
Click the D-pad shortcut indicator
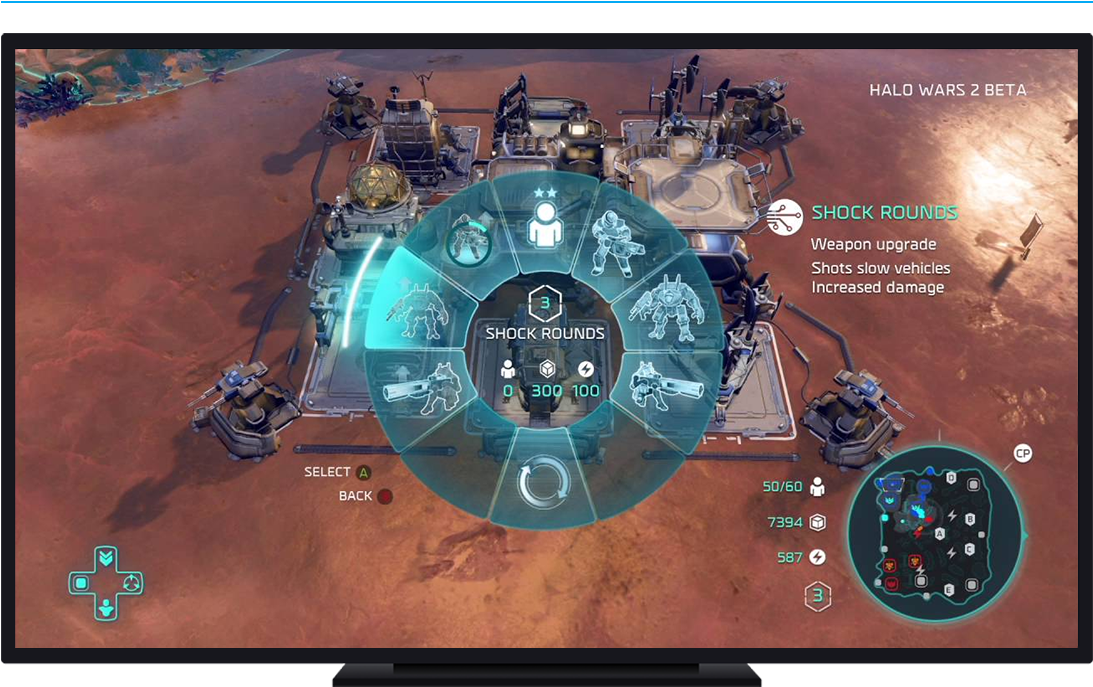(105, 582)
